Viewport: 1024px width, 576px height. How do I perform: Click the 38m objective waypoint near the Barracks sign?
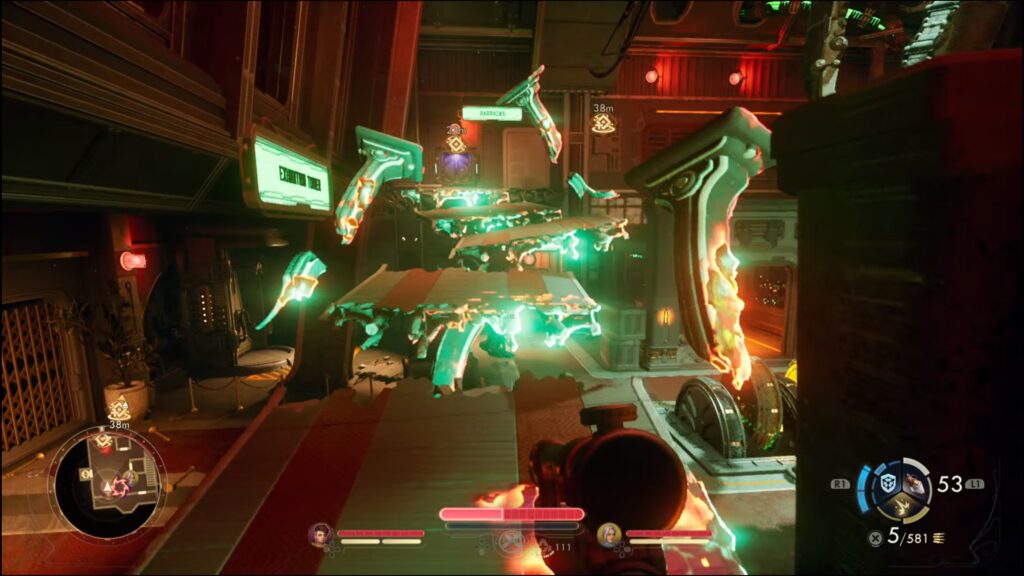(602, 122)
